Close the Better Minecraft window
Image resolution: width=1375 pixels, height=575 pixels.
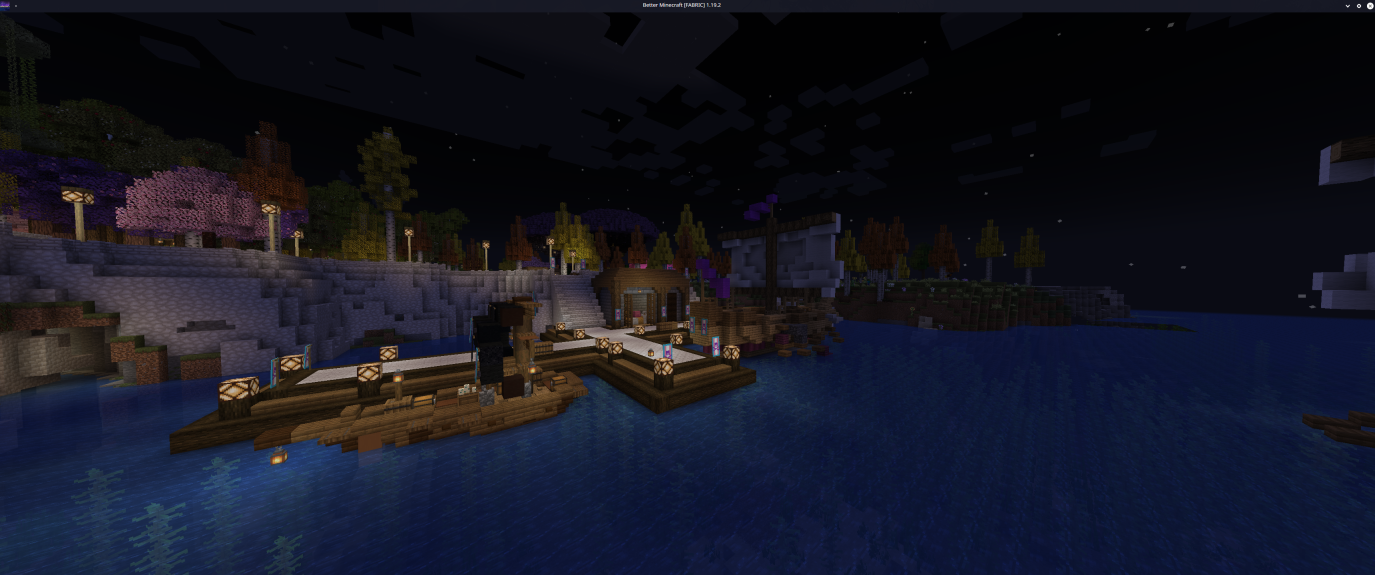tap(1369, 5)
